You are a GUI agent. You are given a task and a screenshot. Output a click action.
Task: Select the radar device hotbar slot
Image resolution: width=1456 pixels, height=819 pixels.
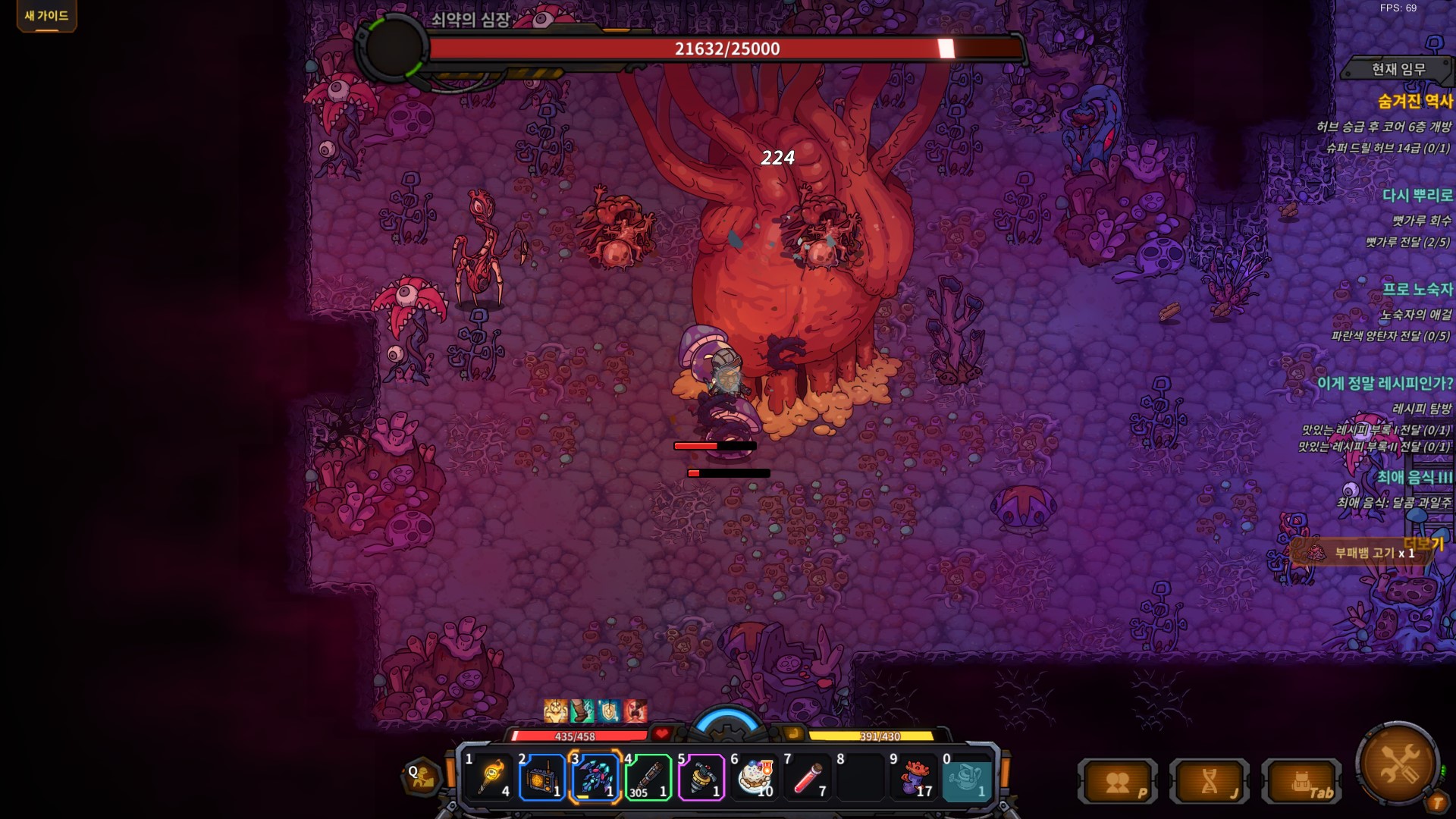tap(542, 777)
